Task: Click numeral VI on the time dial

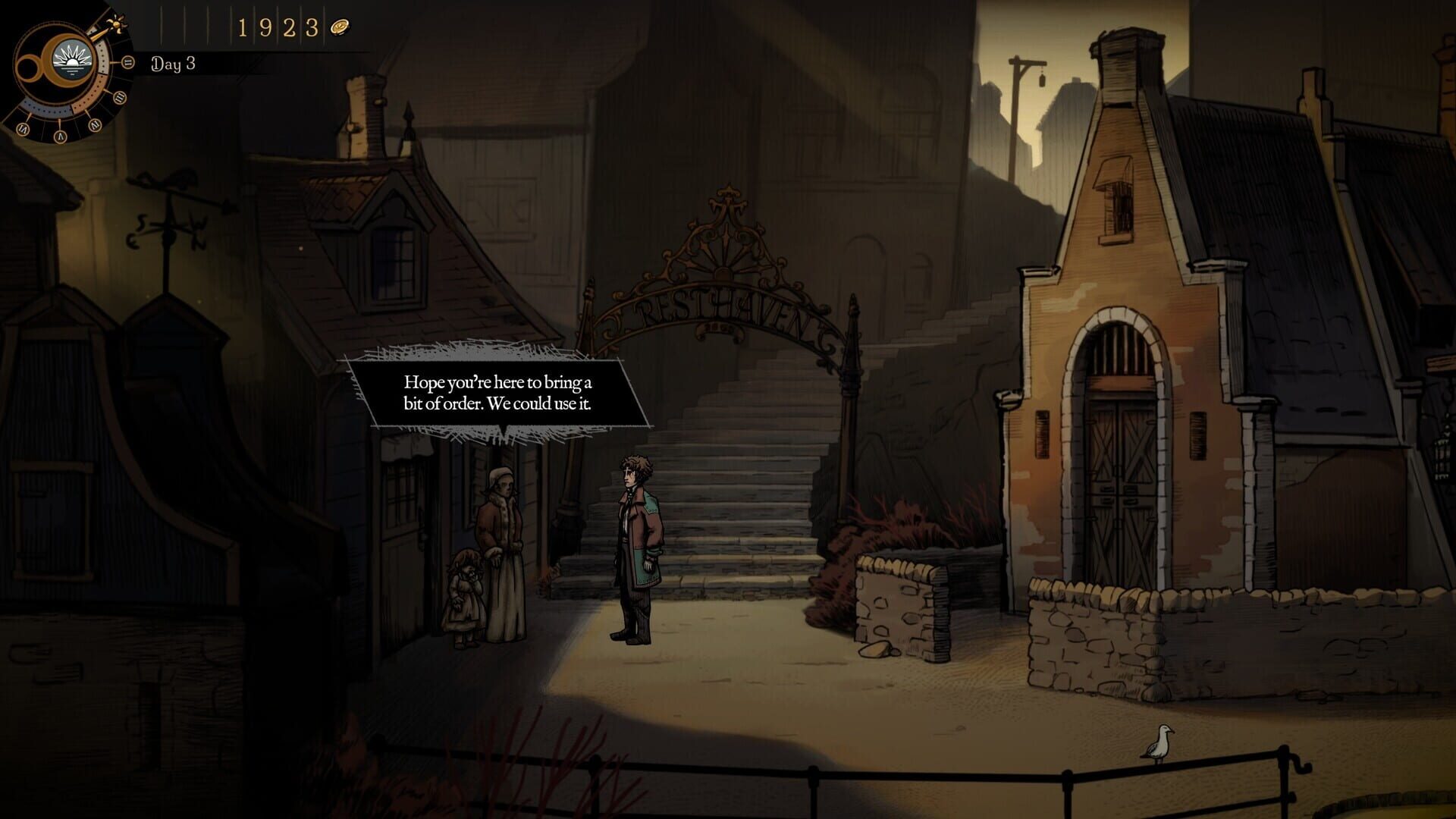Action: 21,128
